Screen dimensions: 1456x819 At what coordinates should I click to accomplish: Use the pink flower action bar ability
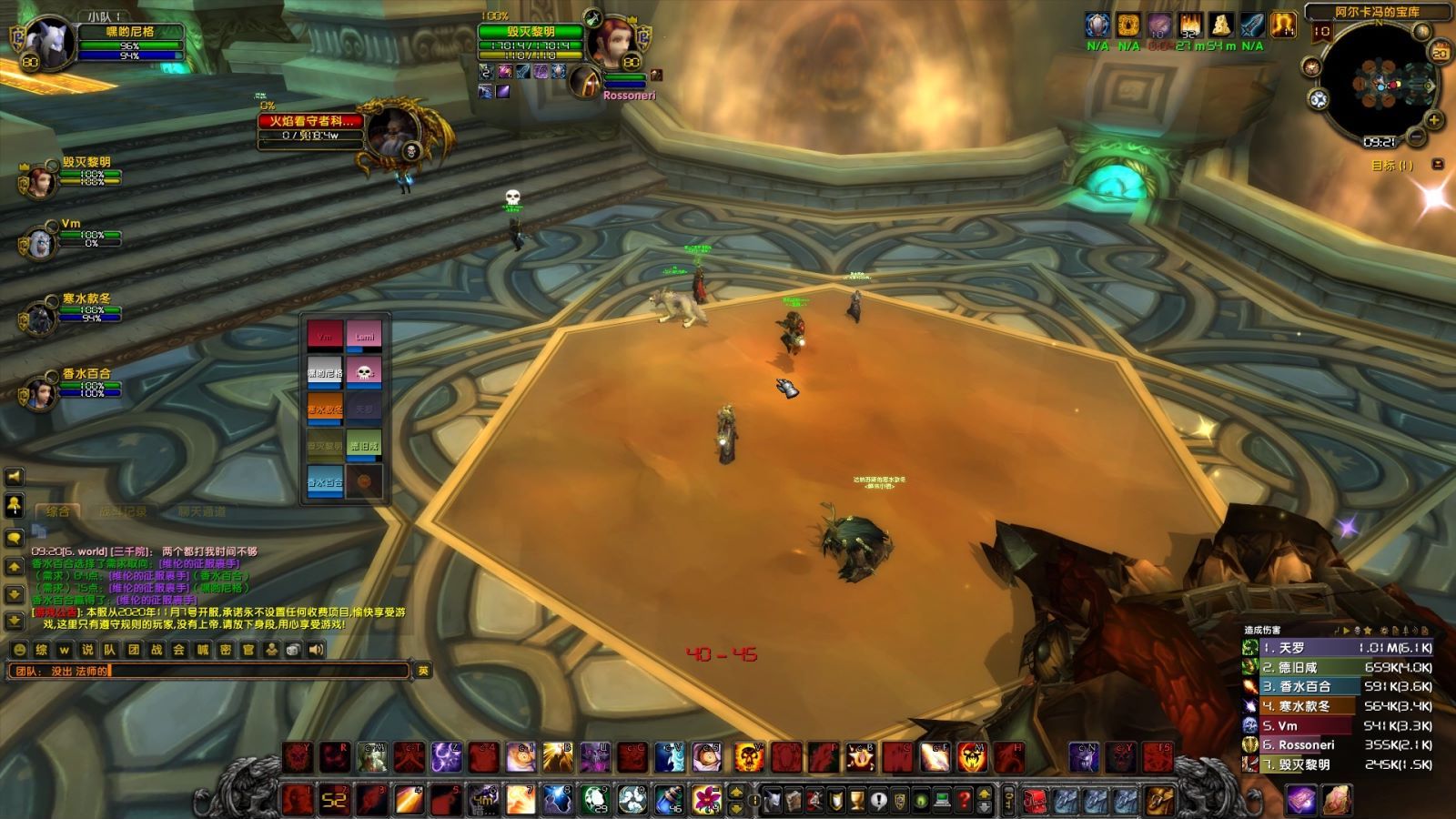click(x=706, y=800)
